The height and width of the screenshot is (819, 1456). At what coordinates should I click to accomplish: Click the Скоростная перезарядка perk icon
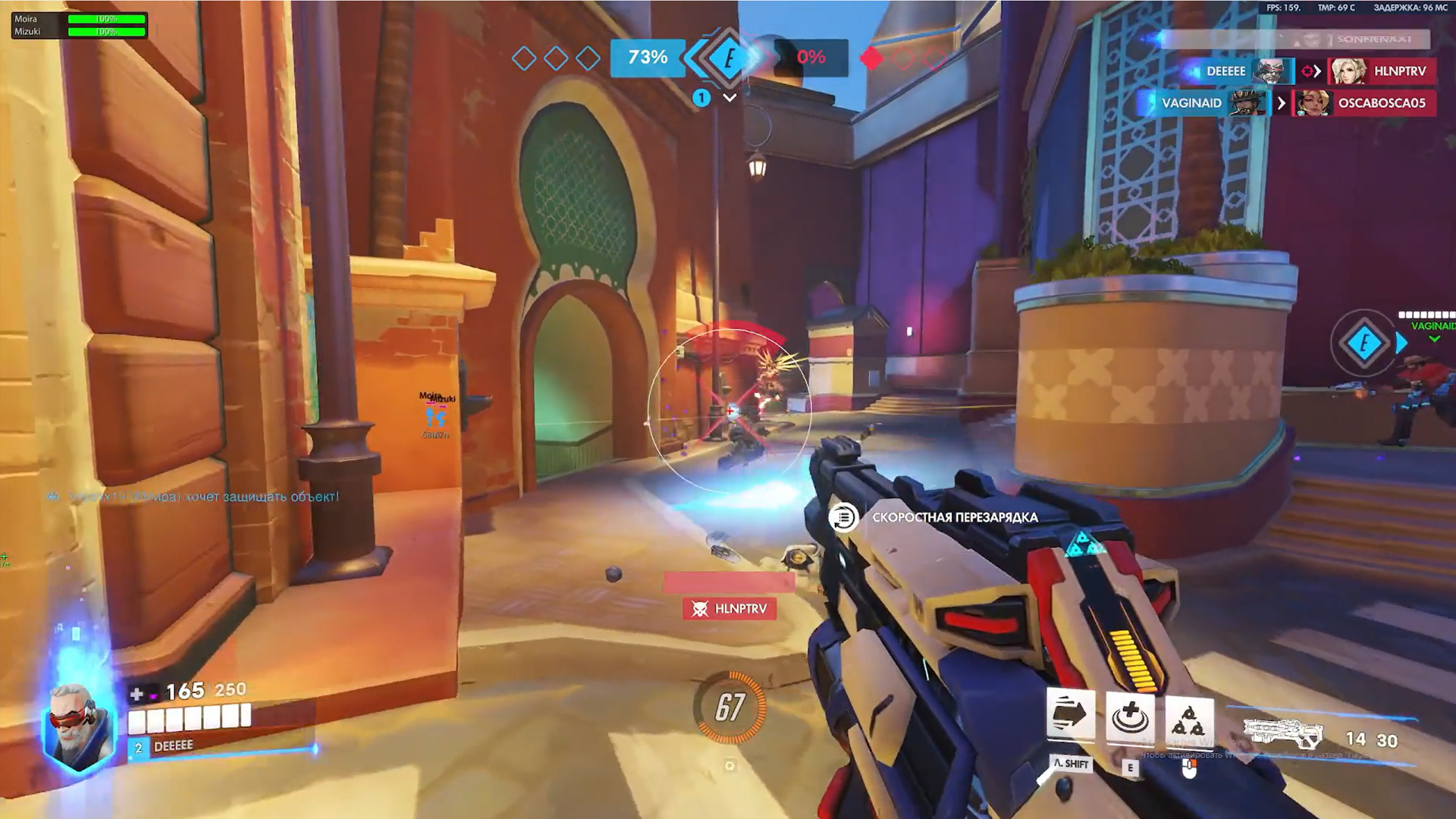point(843,518)
